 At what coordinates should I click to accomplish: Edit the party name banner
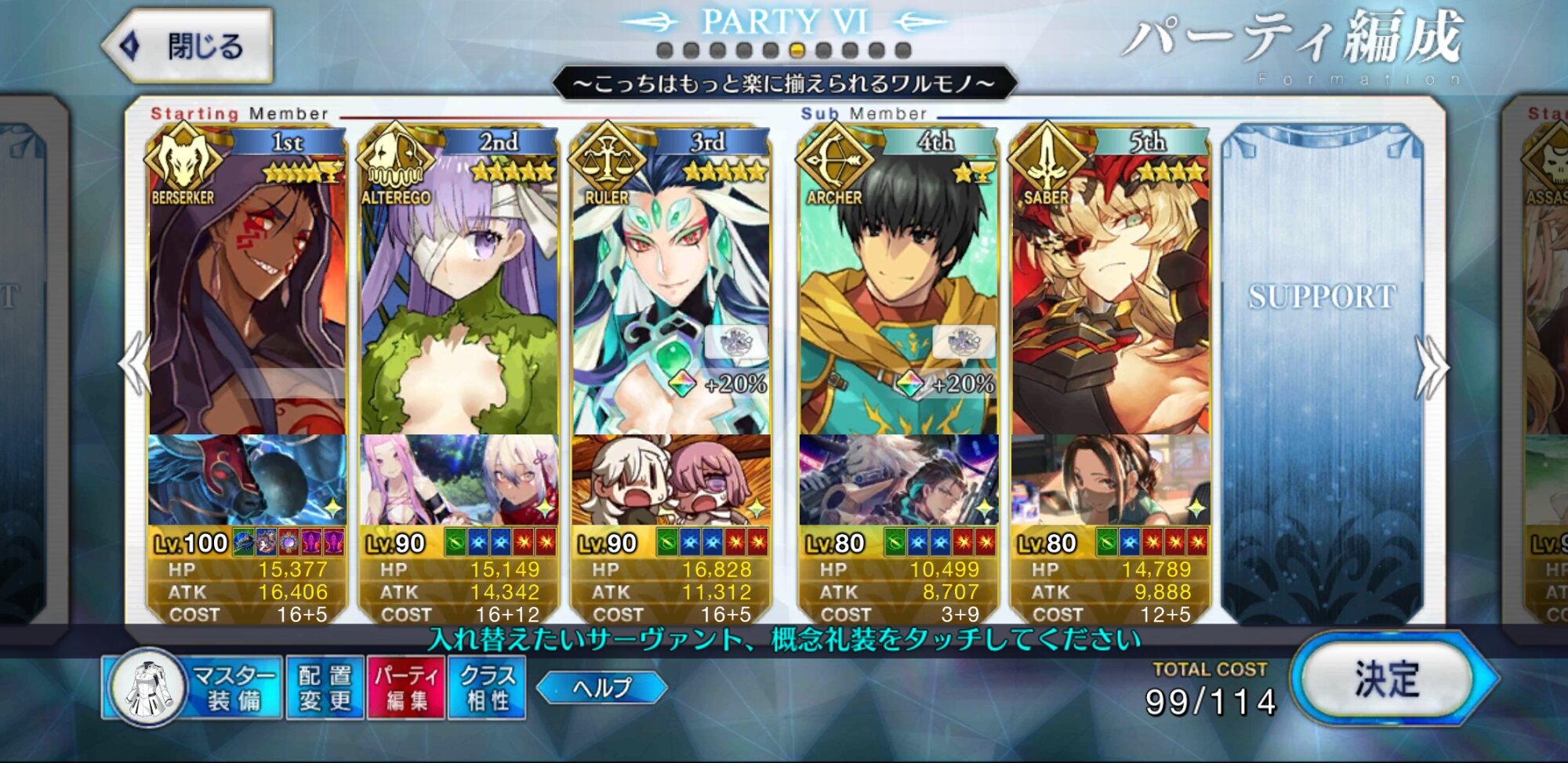tap(784, 83)
